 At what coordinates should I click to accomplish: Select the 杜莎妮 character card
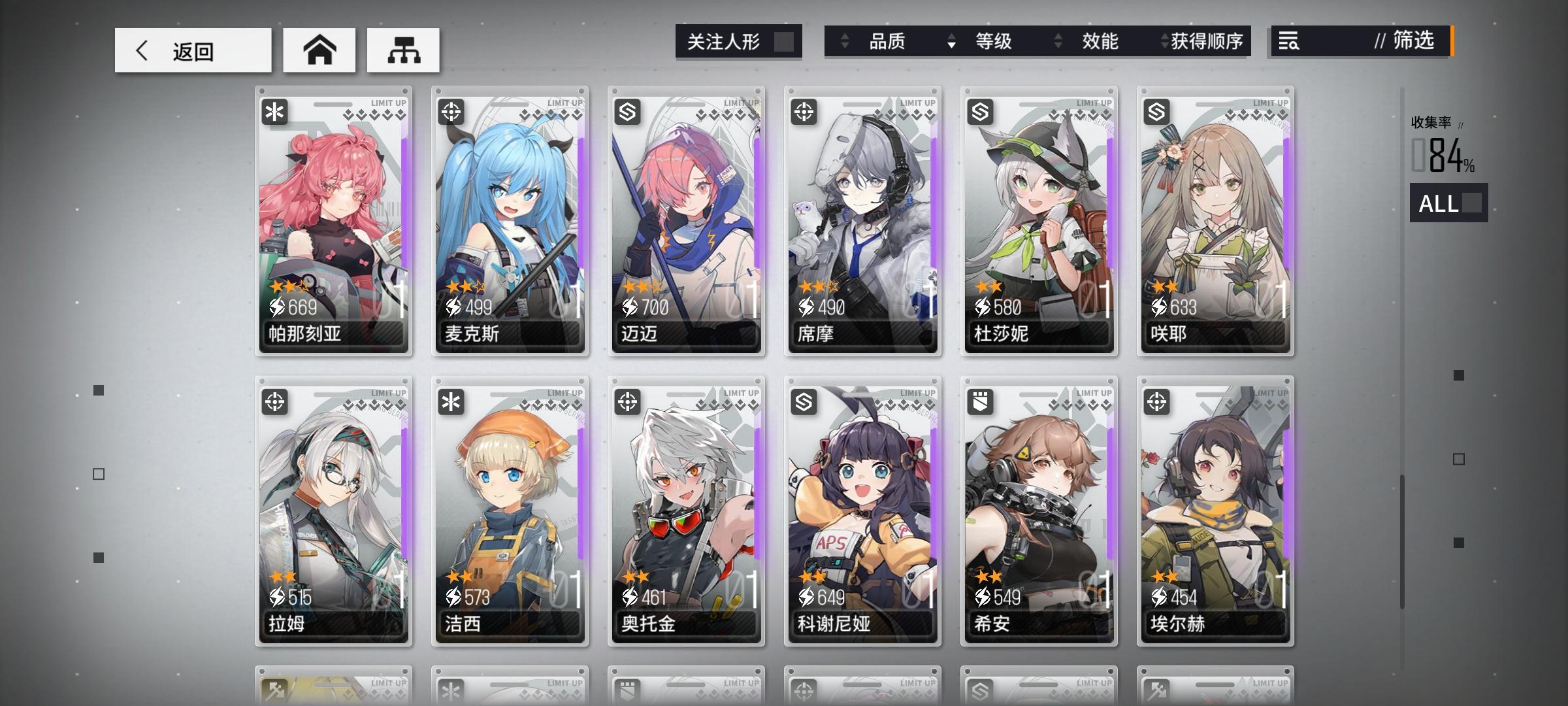point(1039,222)
